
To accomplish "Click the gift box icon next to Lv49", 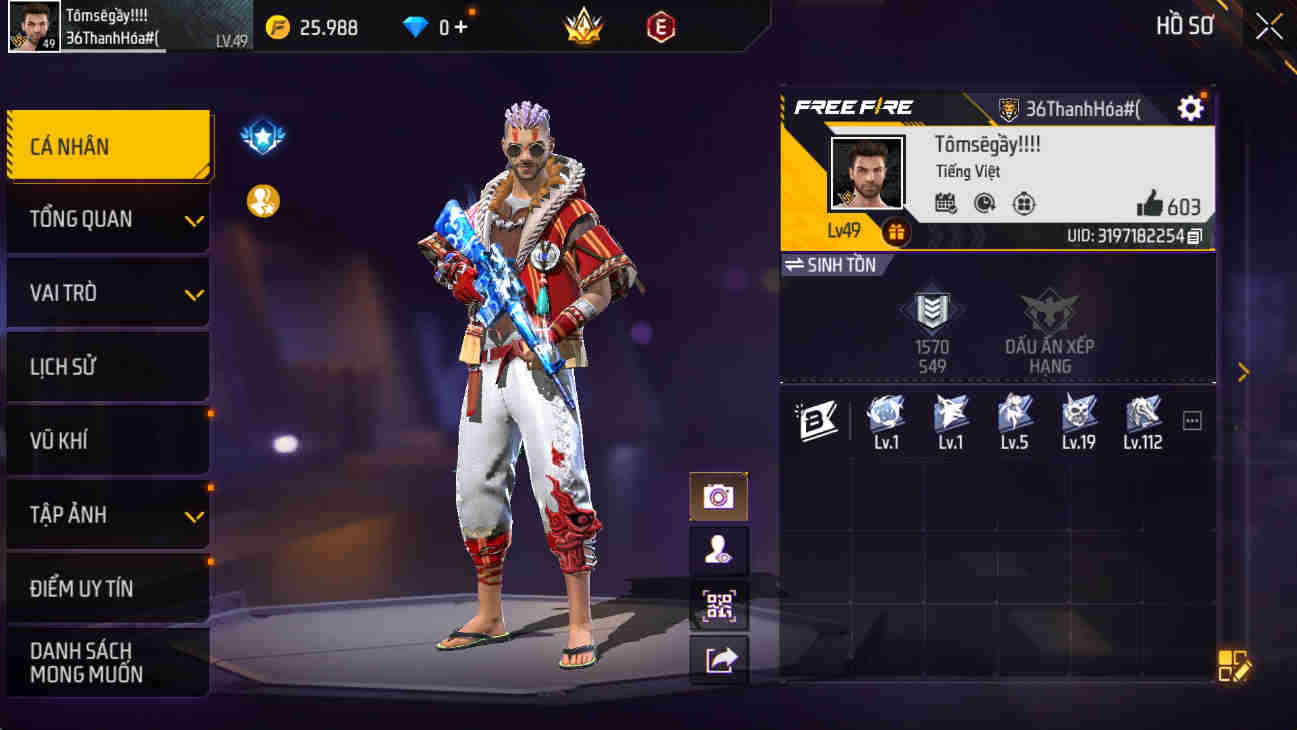I will (x=895, y=232).
